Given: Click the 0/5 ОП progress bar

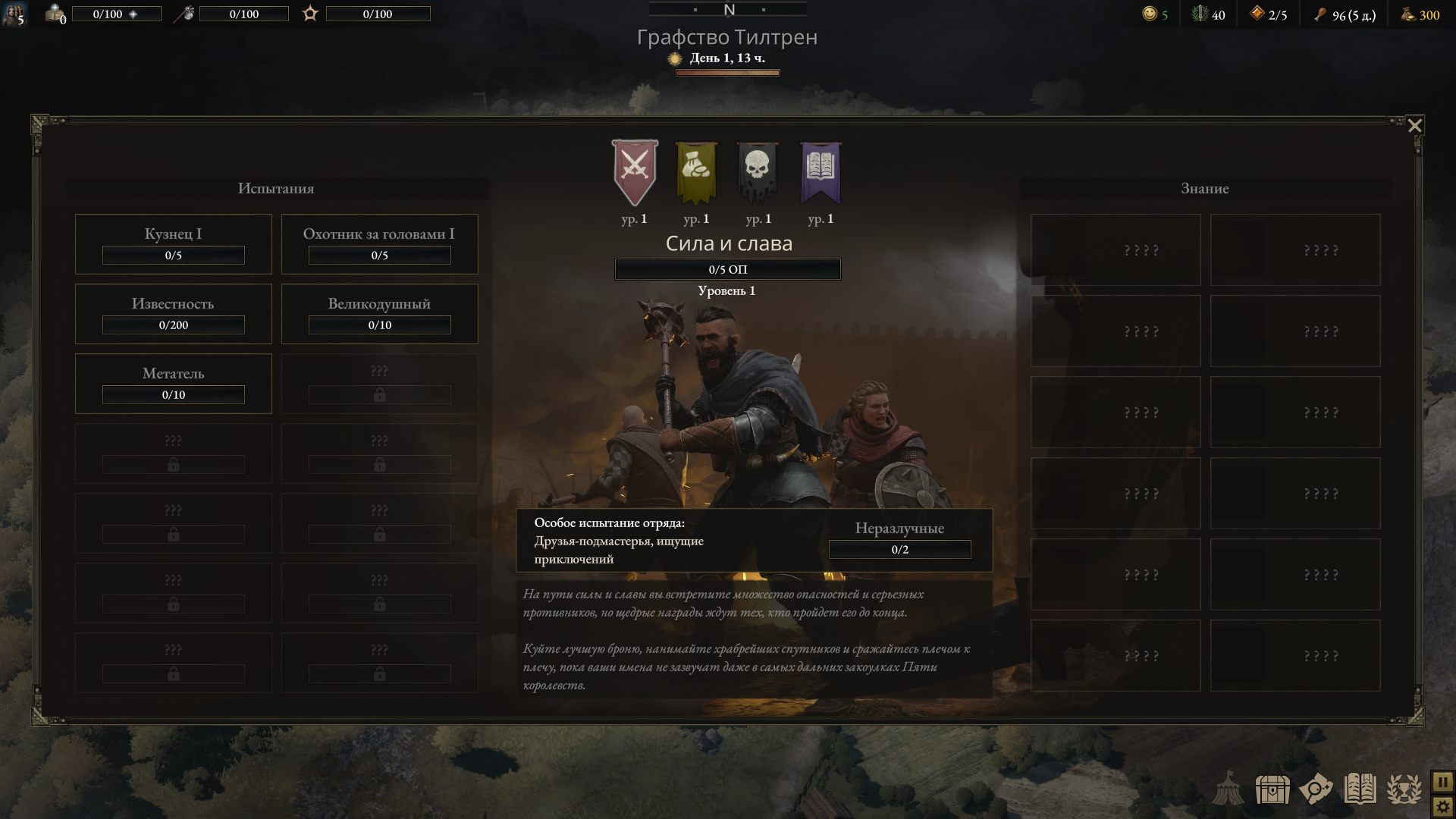Looking at the screenshot, I should click(x=728, y=269).
